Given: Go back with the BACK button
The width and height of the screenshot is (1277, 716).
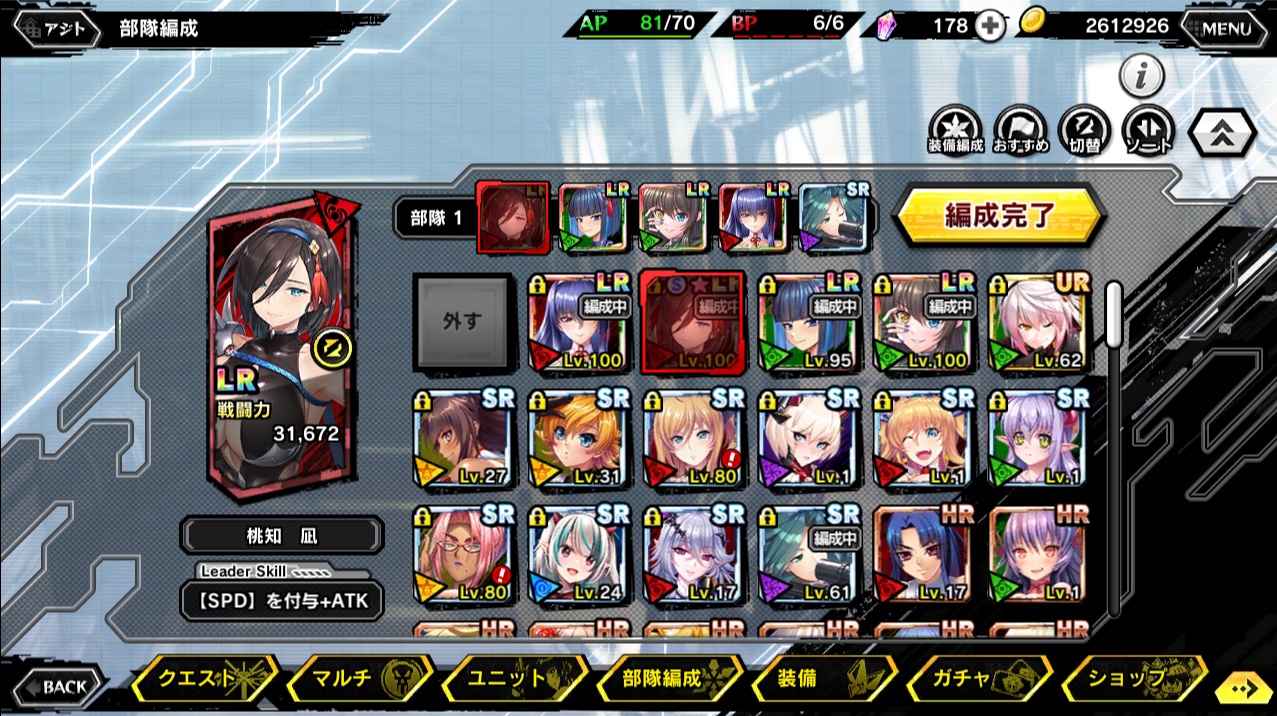Looking at the screenshot, I should point(57,687).
